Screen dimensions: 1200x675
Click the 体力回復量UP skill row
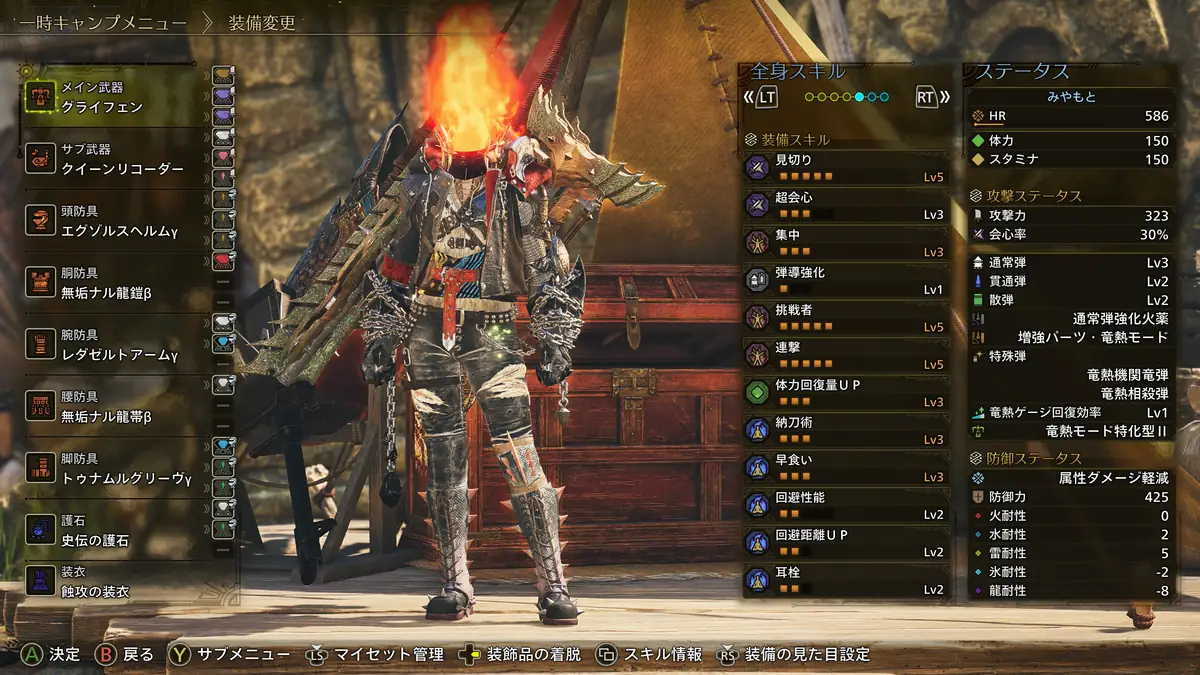tap(845, 392)
